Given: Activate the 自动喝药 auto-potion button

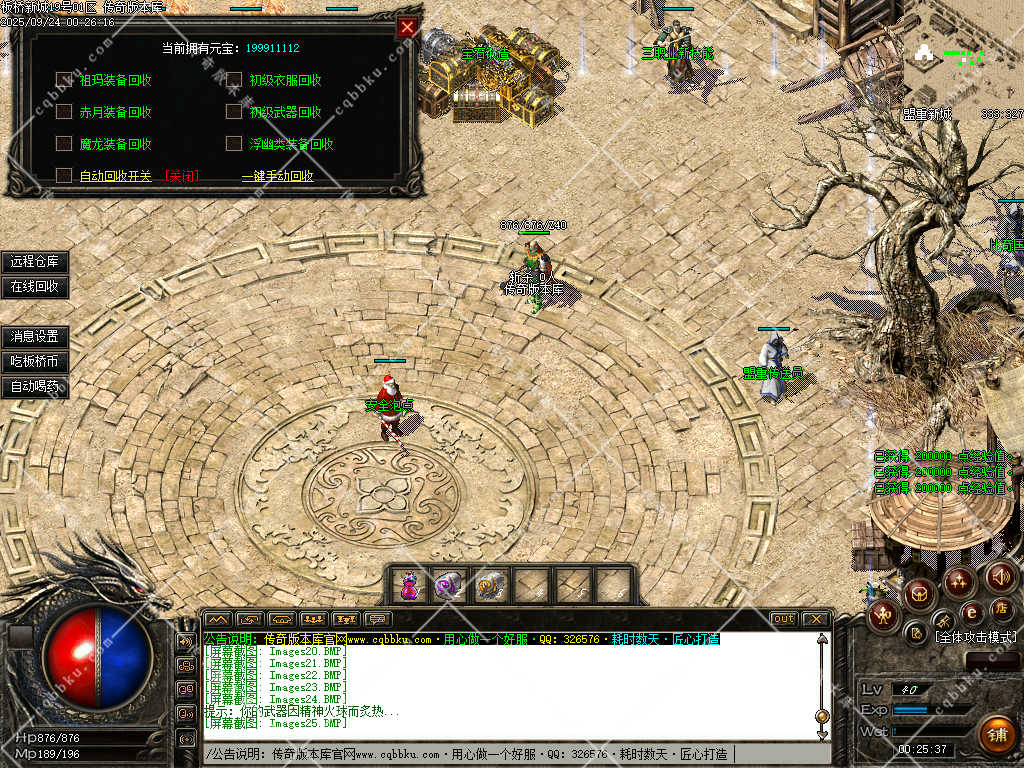Looking at the screenshot, I should coord(35,387).
